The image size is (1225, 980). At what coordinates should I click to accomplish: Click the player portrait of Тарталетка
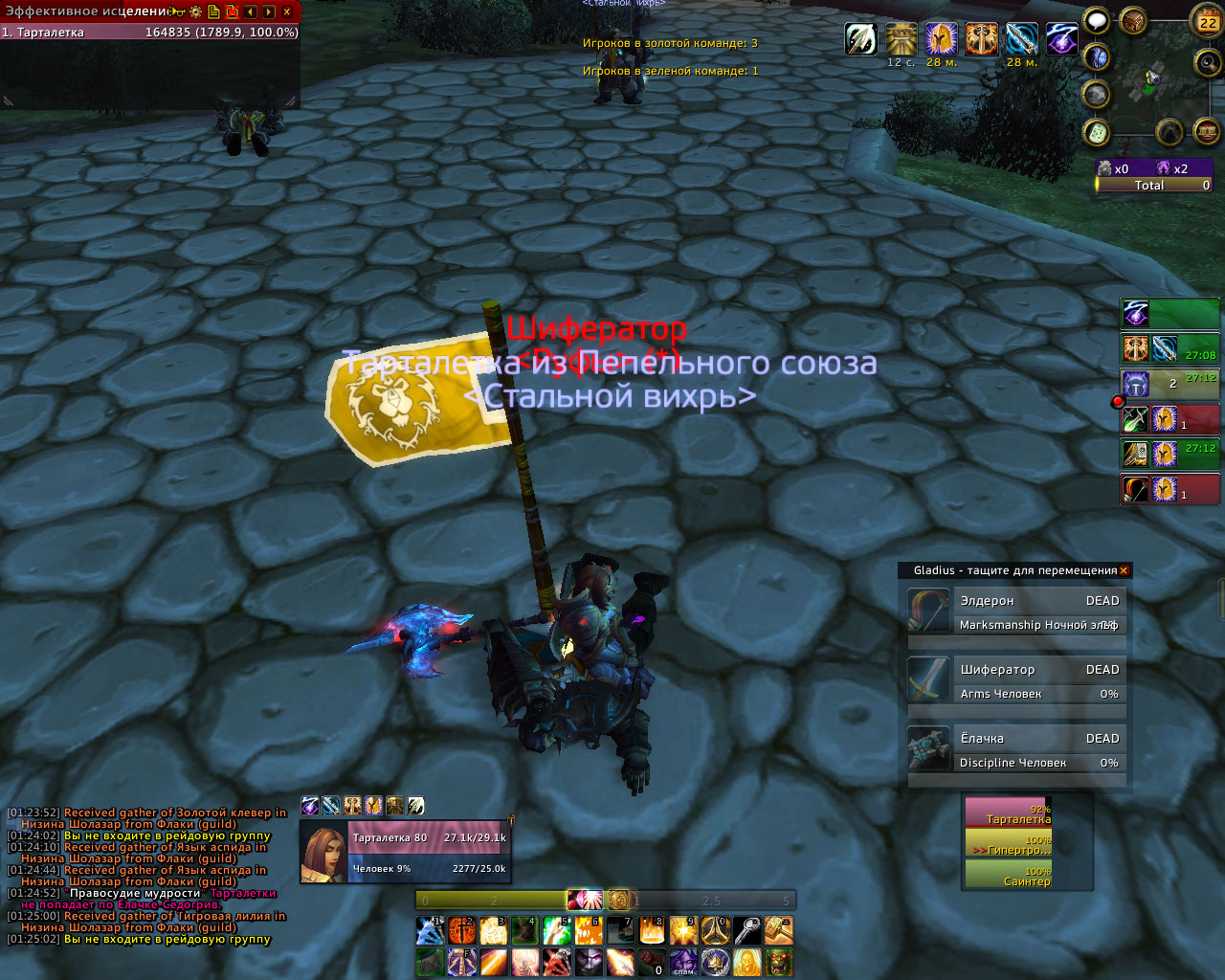(323, 851)
